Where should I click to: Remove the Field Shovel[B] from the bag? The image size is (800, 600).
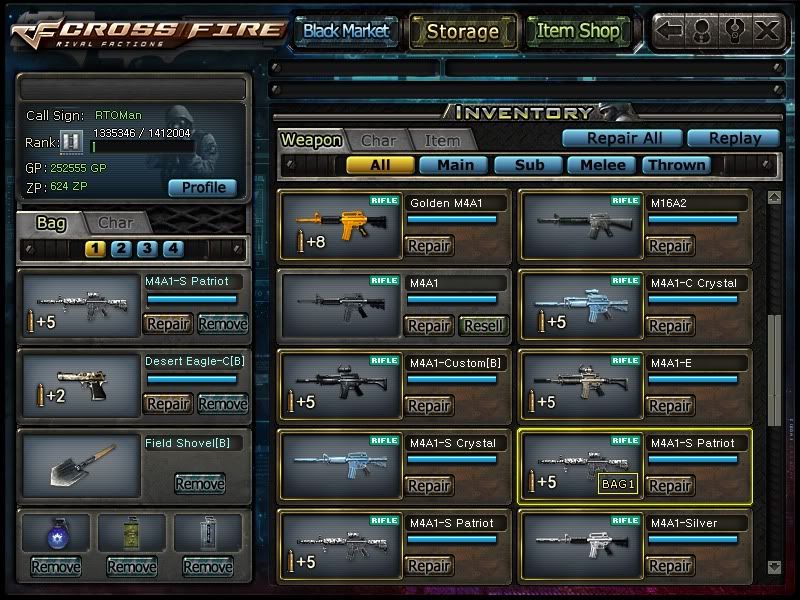[x=200, y=484]
